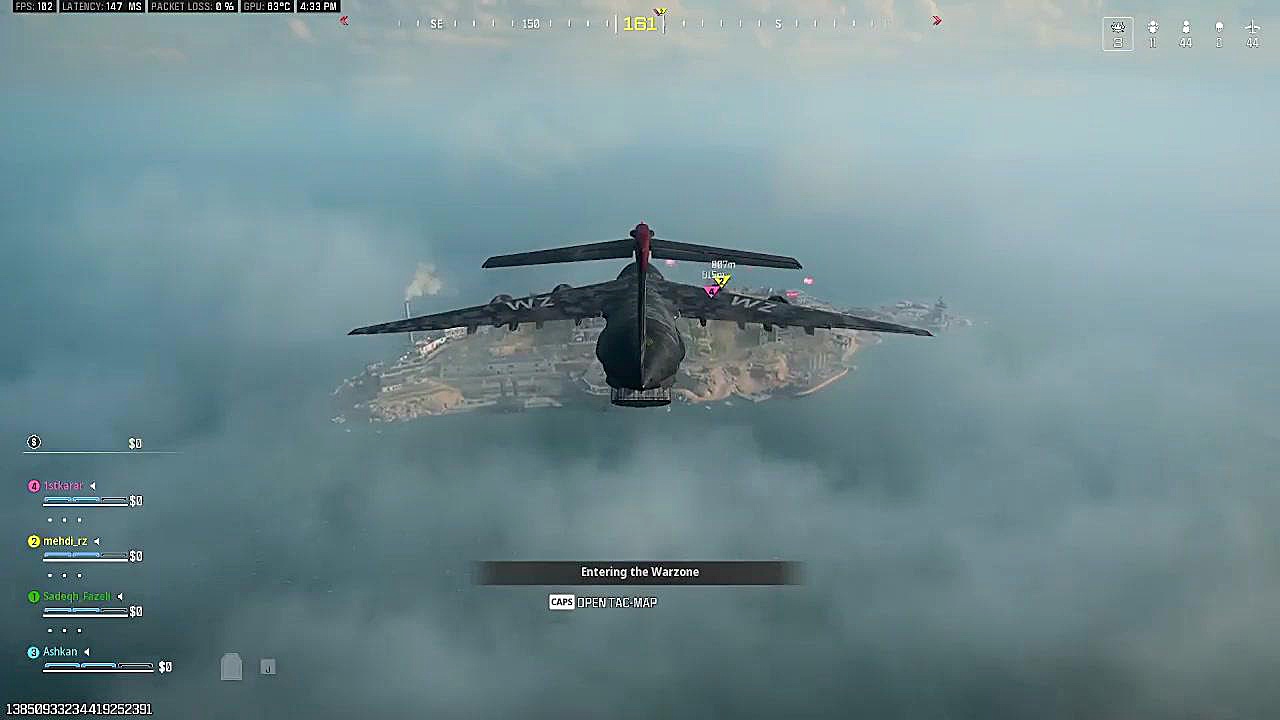1280x720 pixels.
Task: Select squad member Ashkan in the squad list
Action: pos(60,652)
